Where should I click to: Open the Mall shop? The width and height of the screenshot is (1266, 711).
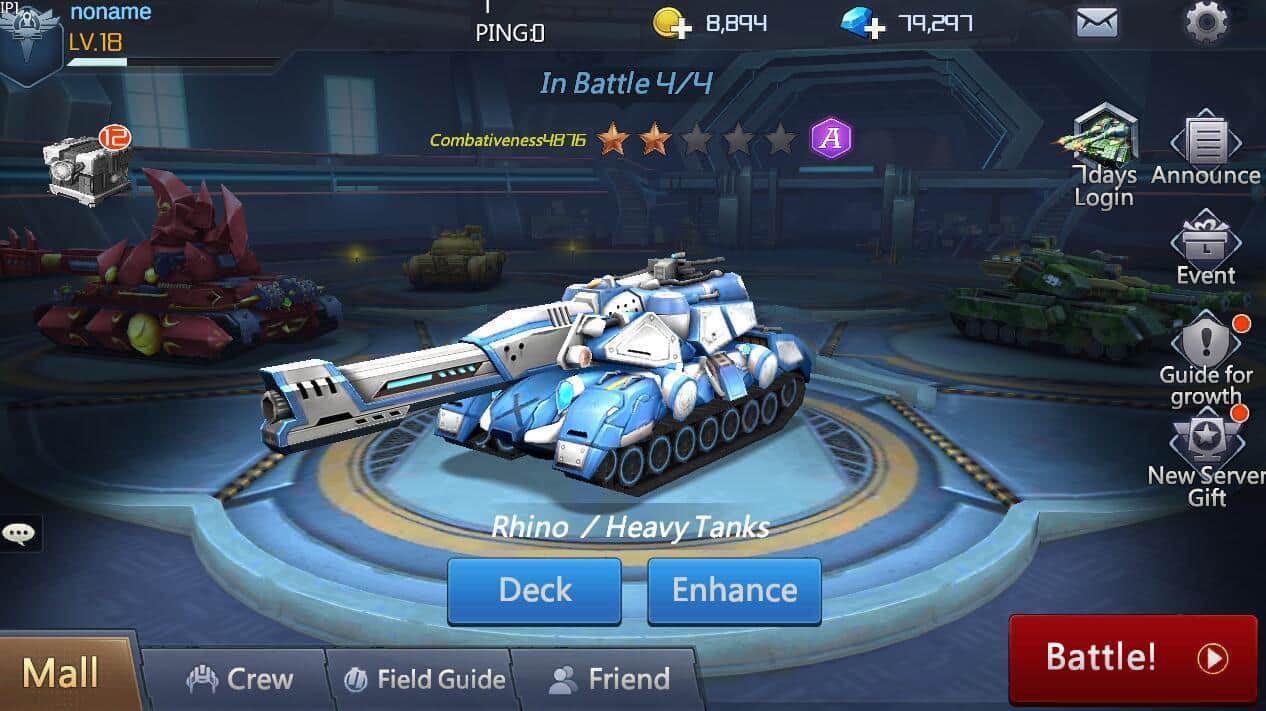[x=62, y=673]
